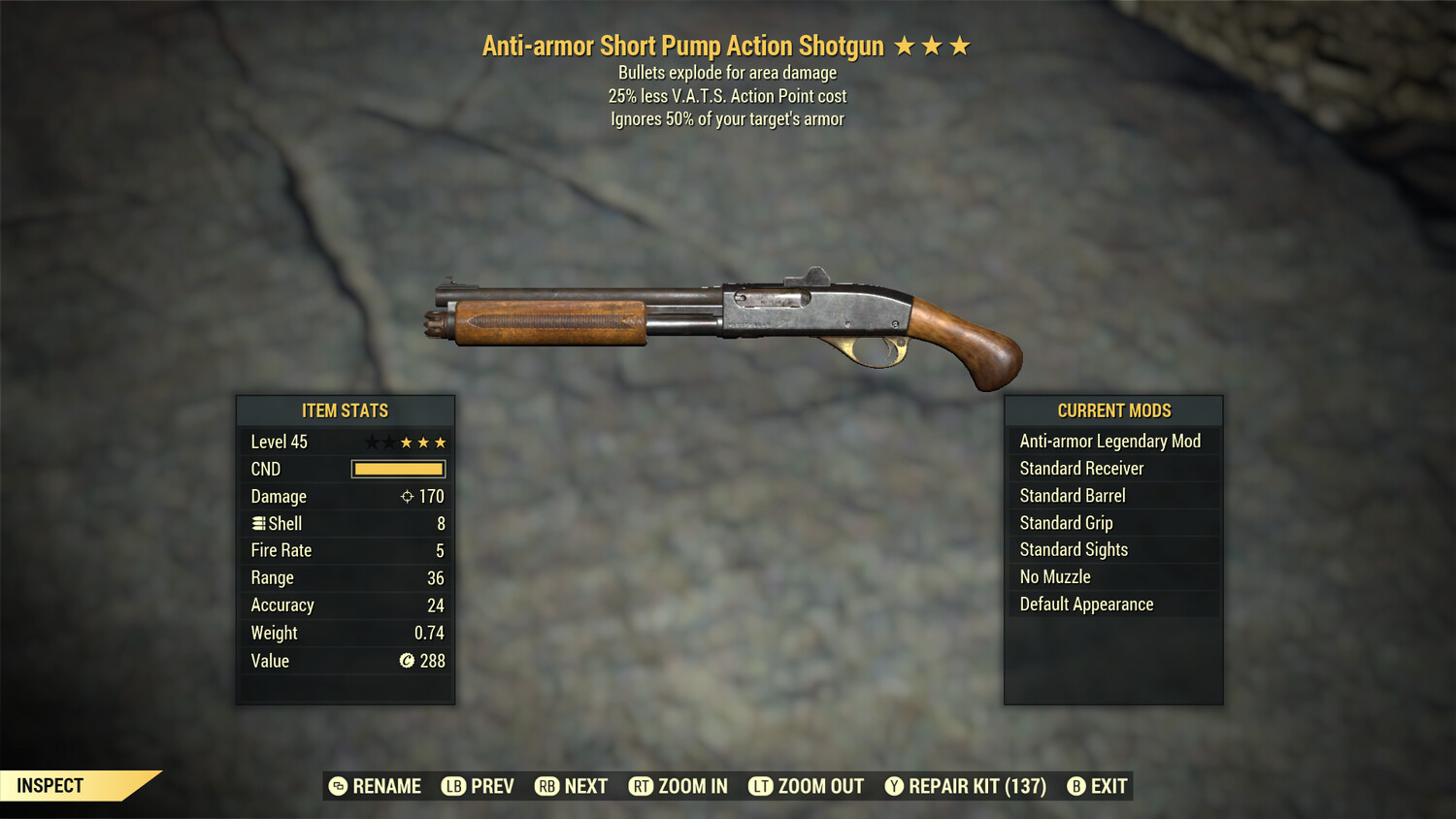This screenshot has width=1456, height=819.
Task: Toggle the first dimmed star next to Level 45
Action: click(371, 442)
